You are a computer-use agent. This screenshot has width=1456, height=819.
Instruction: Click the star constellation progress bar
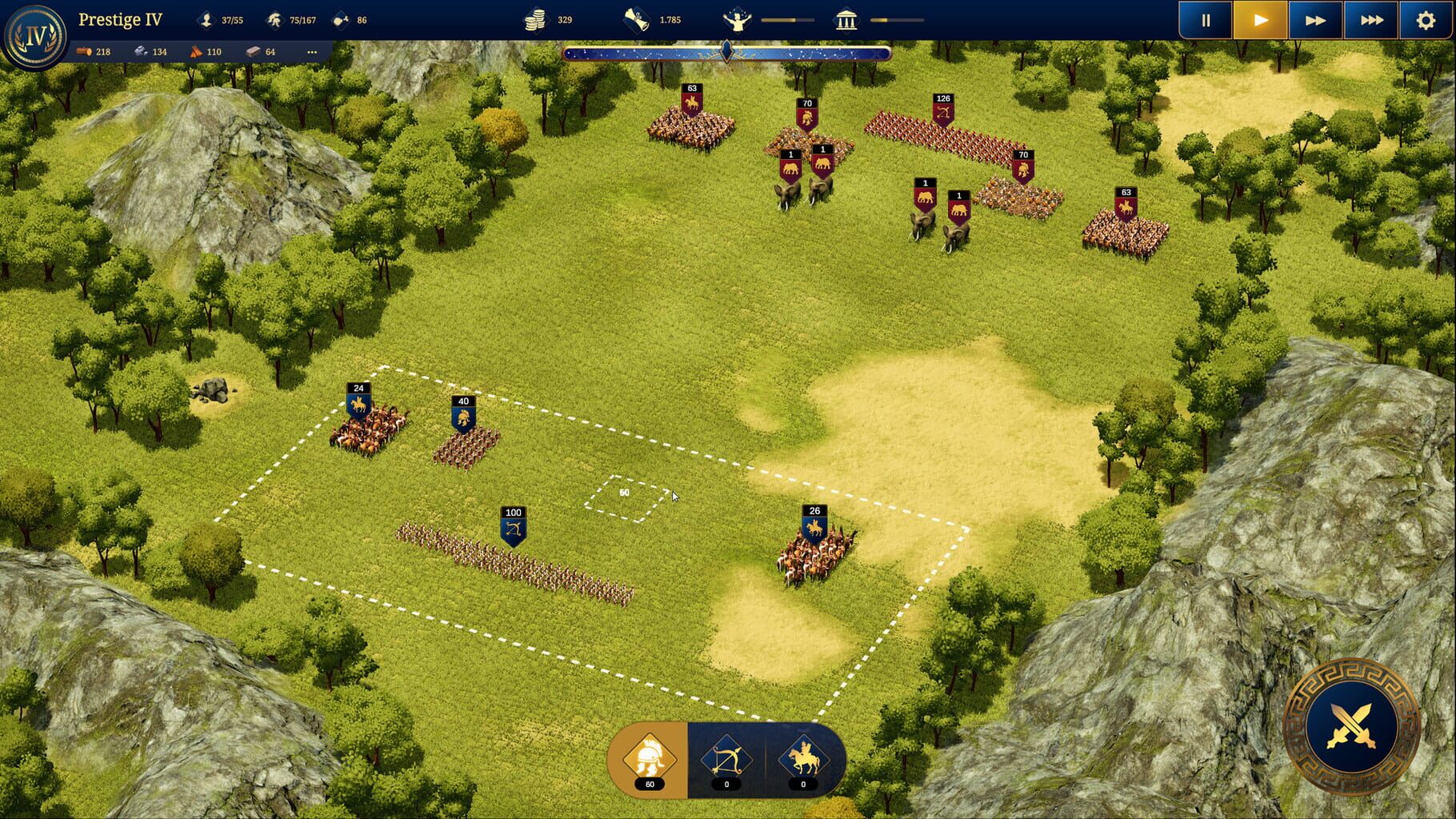pyautogui.click(x=726, y=53)
